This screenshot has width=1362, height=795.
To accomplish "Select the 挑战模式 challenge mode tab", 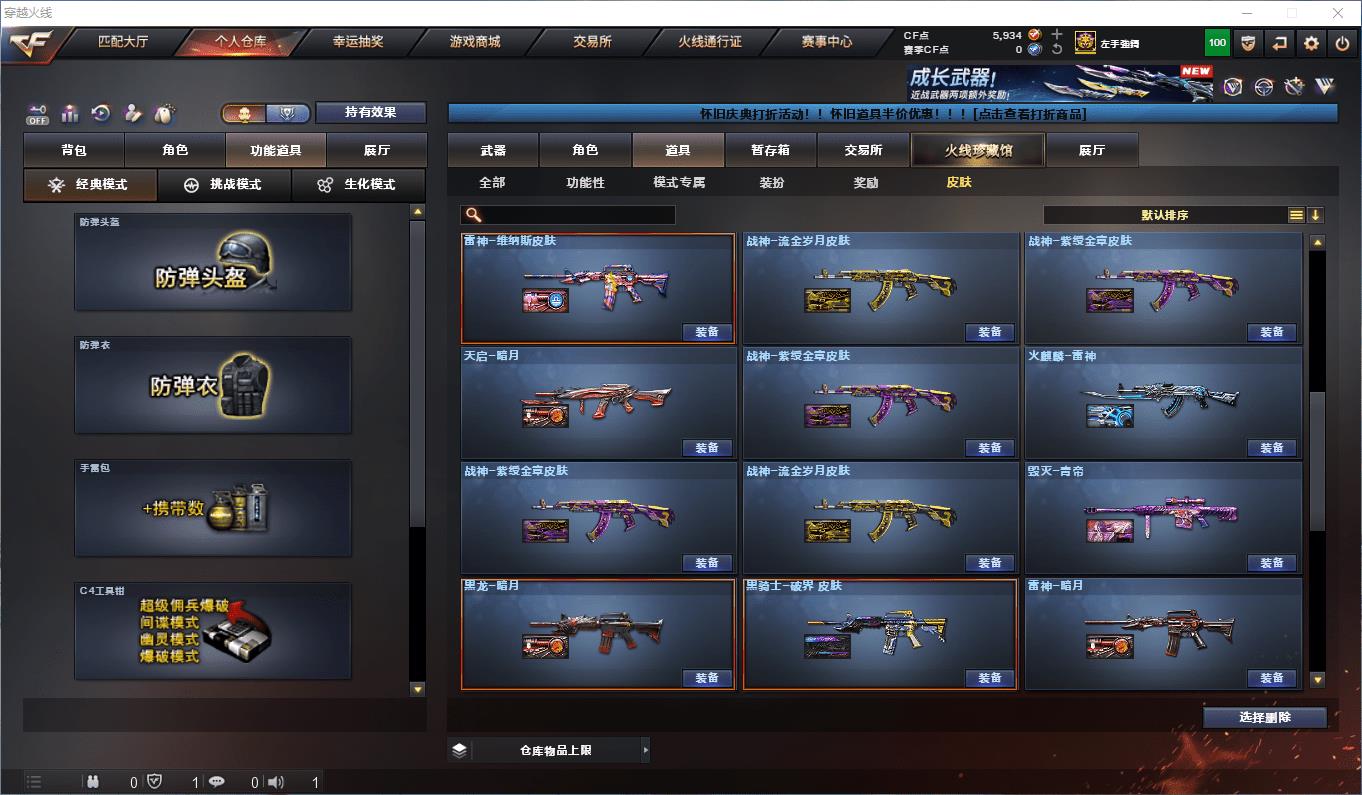I will [x=224, y=185].
